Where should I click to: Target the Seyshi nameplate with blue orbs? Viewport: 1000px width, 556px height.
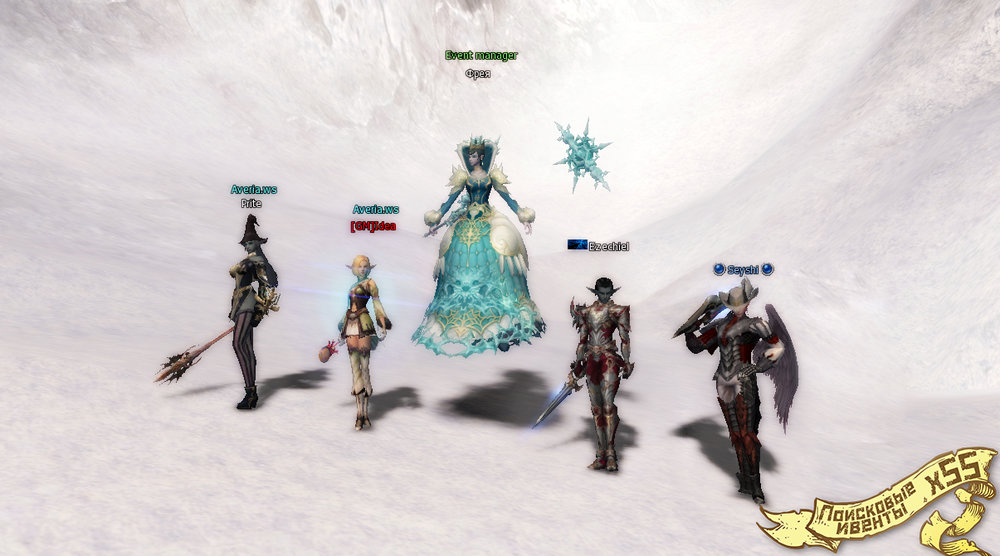coord(743,269)
